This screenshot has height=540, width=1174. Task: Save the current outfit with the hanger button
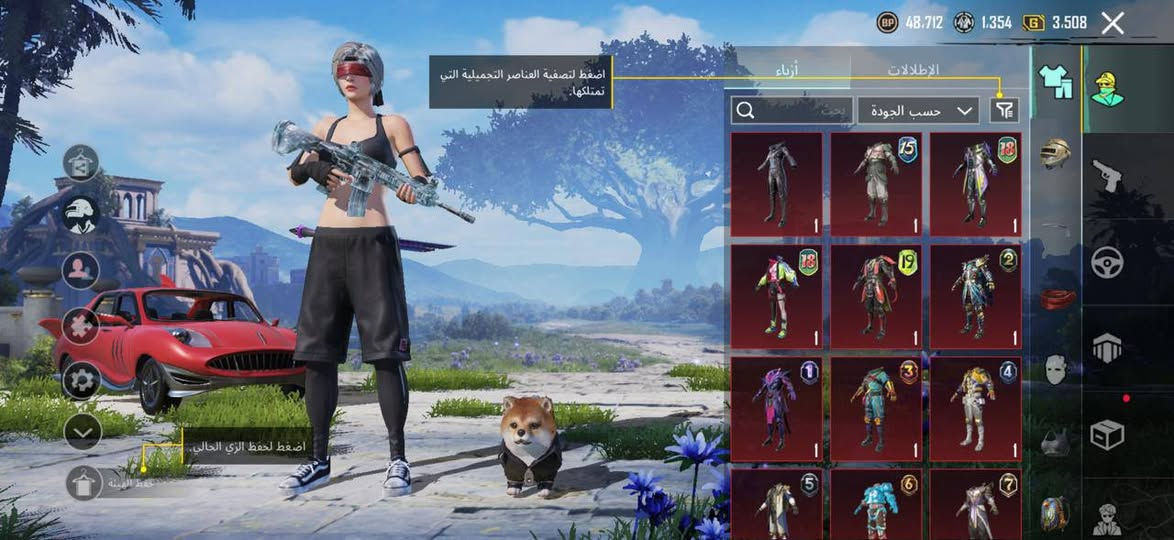[83, 483]
